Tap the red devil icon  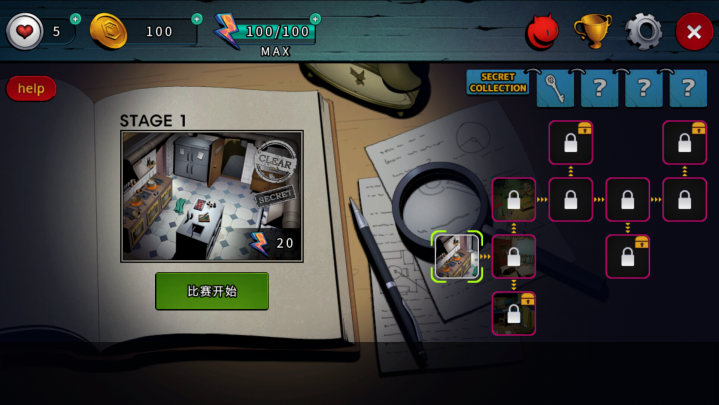click(543, 32)
